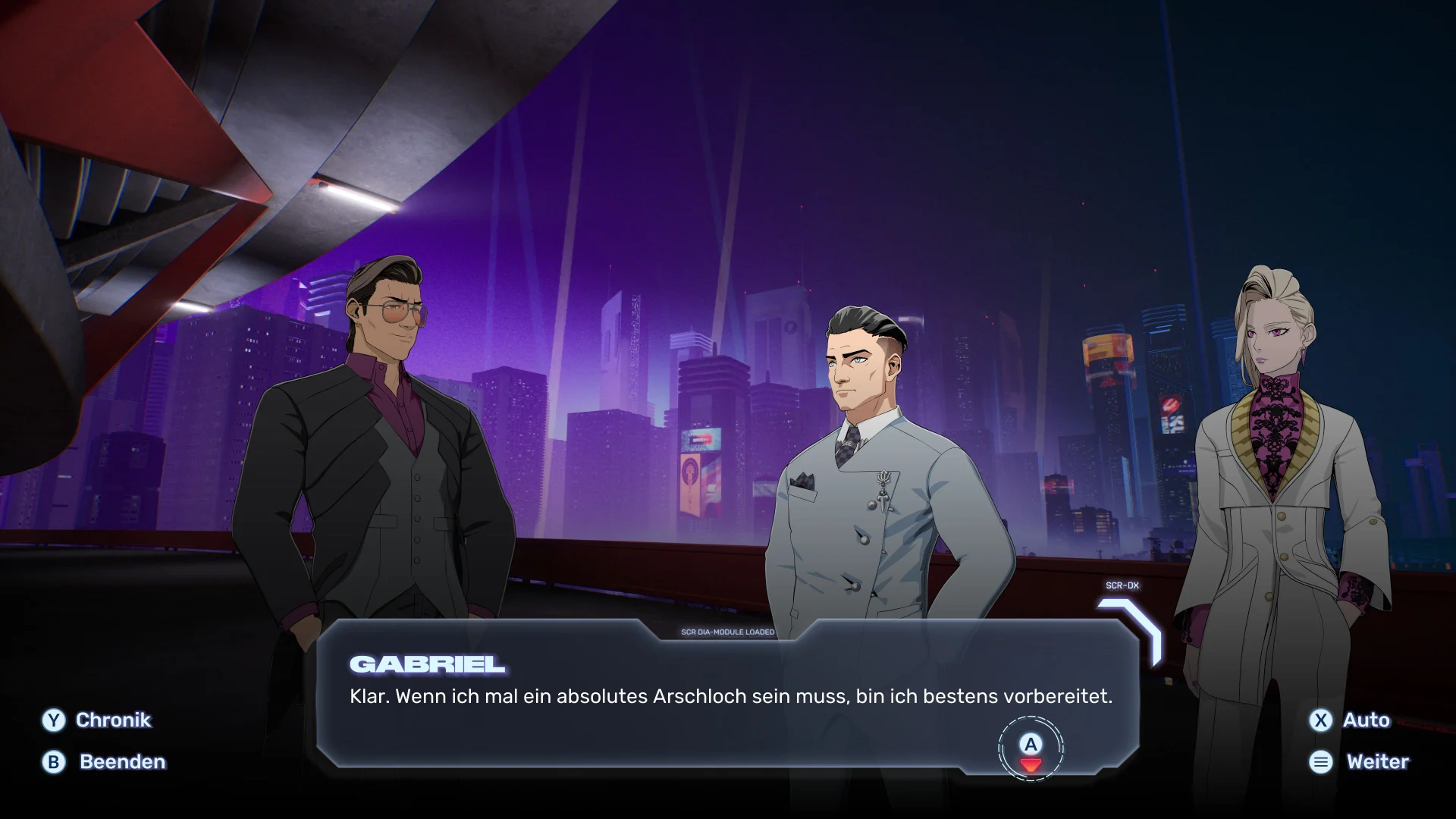1456x819 pixels.
Task: Select the Weiter option
Action: click(1359, 762)
